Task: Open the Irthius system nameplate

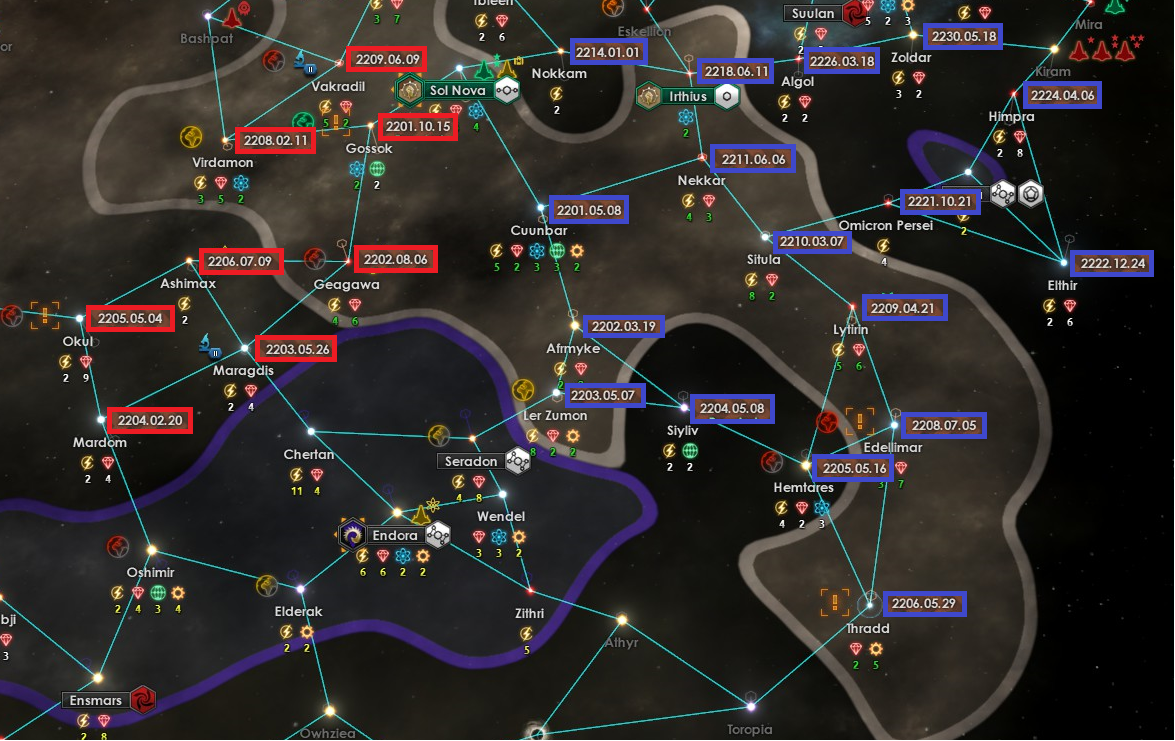Action: (688, 97)
